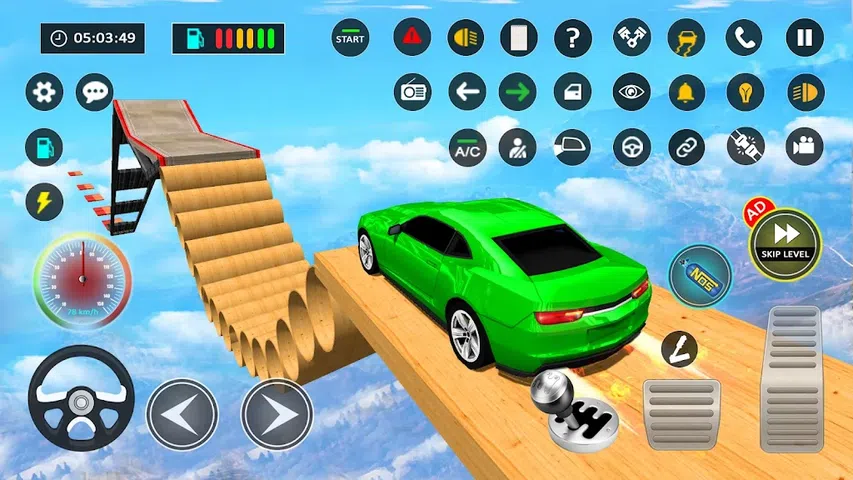Sound the horn using the bell icon
The width and height of the screenshot is (853, 480).
pyautogui.click(x=685, y=92)
